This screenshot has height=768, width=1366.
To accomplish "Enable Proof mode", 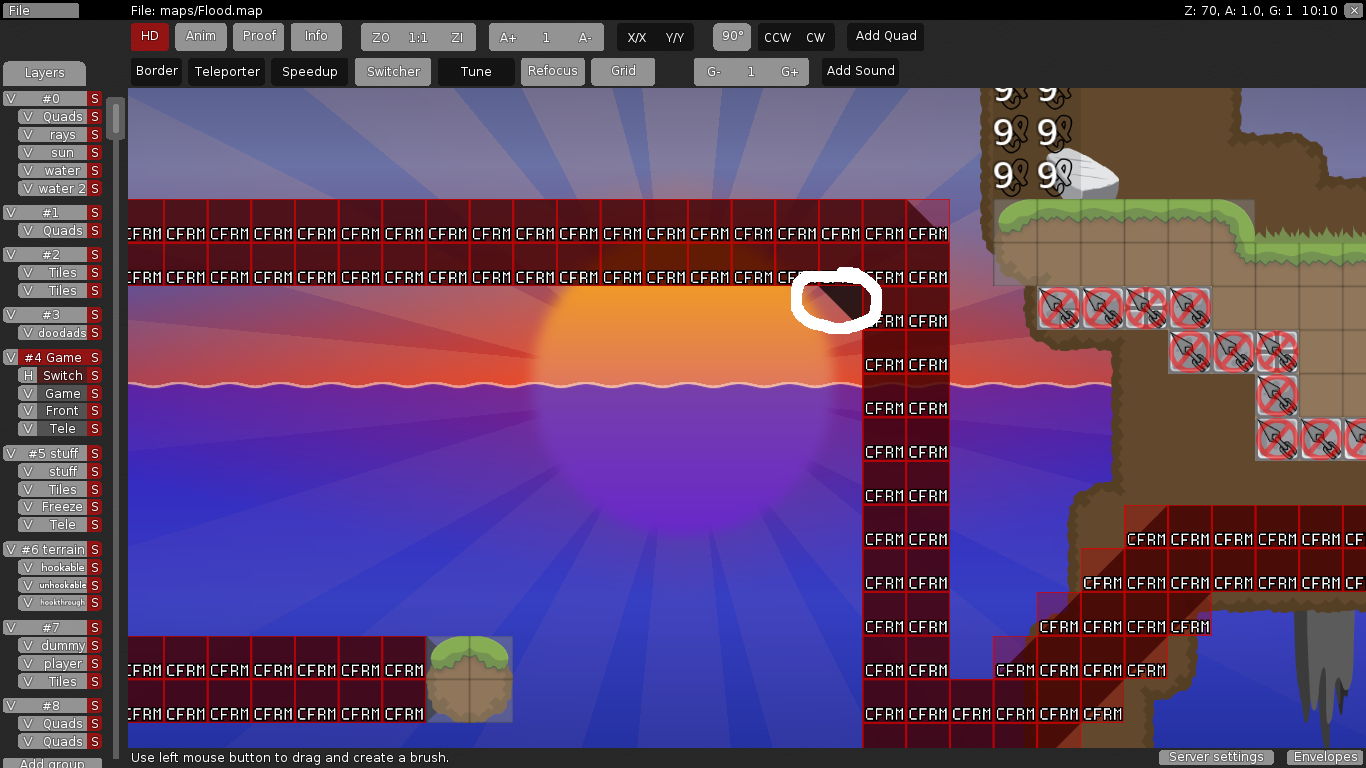I will (259, 36).
